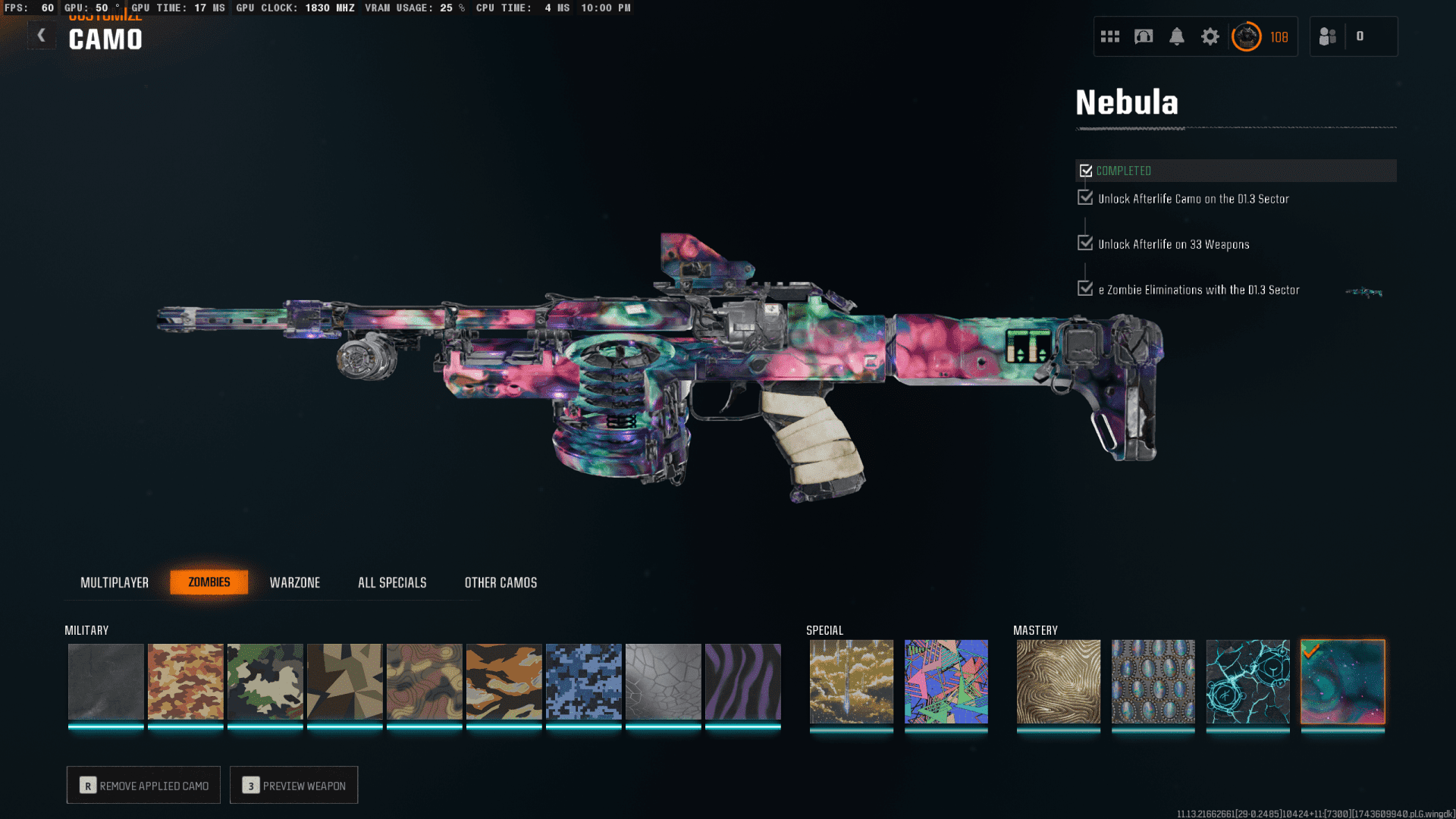Show the All Specials tab
This screenshot has width=1456, height=819.
pos(392,582)
